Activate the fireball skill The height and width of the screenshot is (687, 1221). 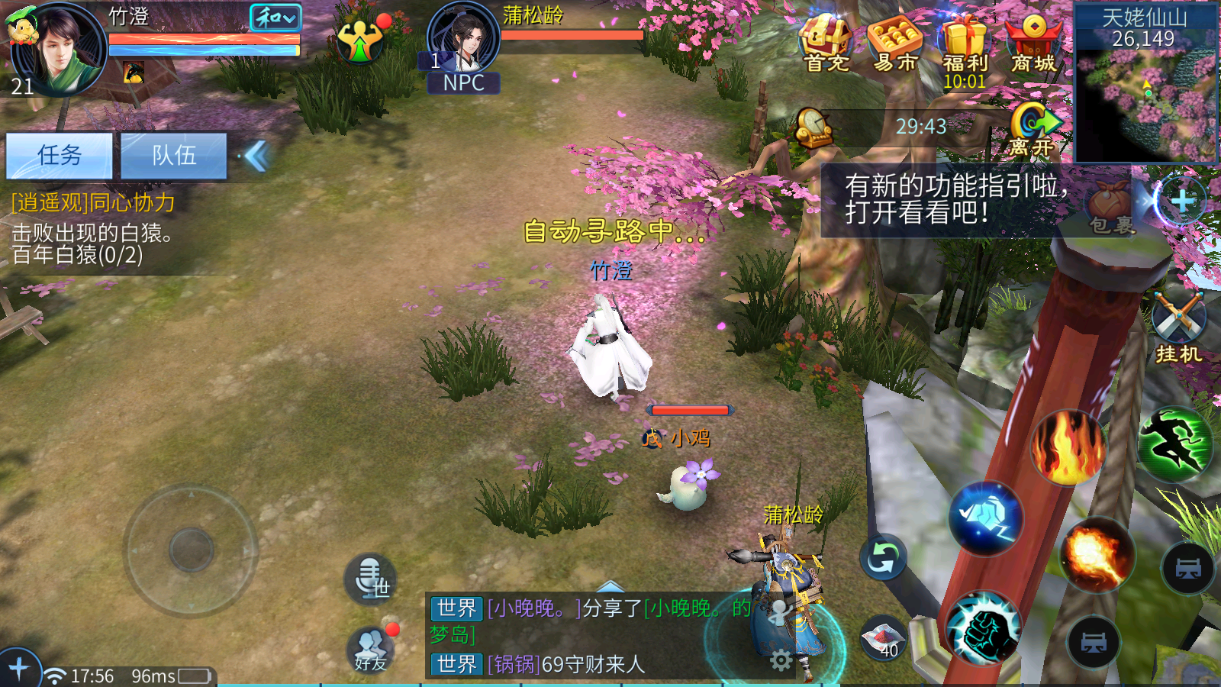click(1097, 554)
